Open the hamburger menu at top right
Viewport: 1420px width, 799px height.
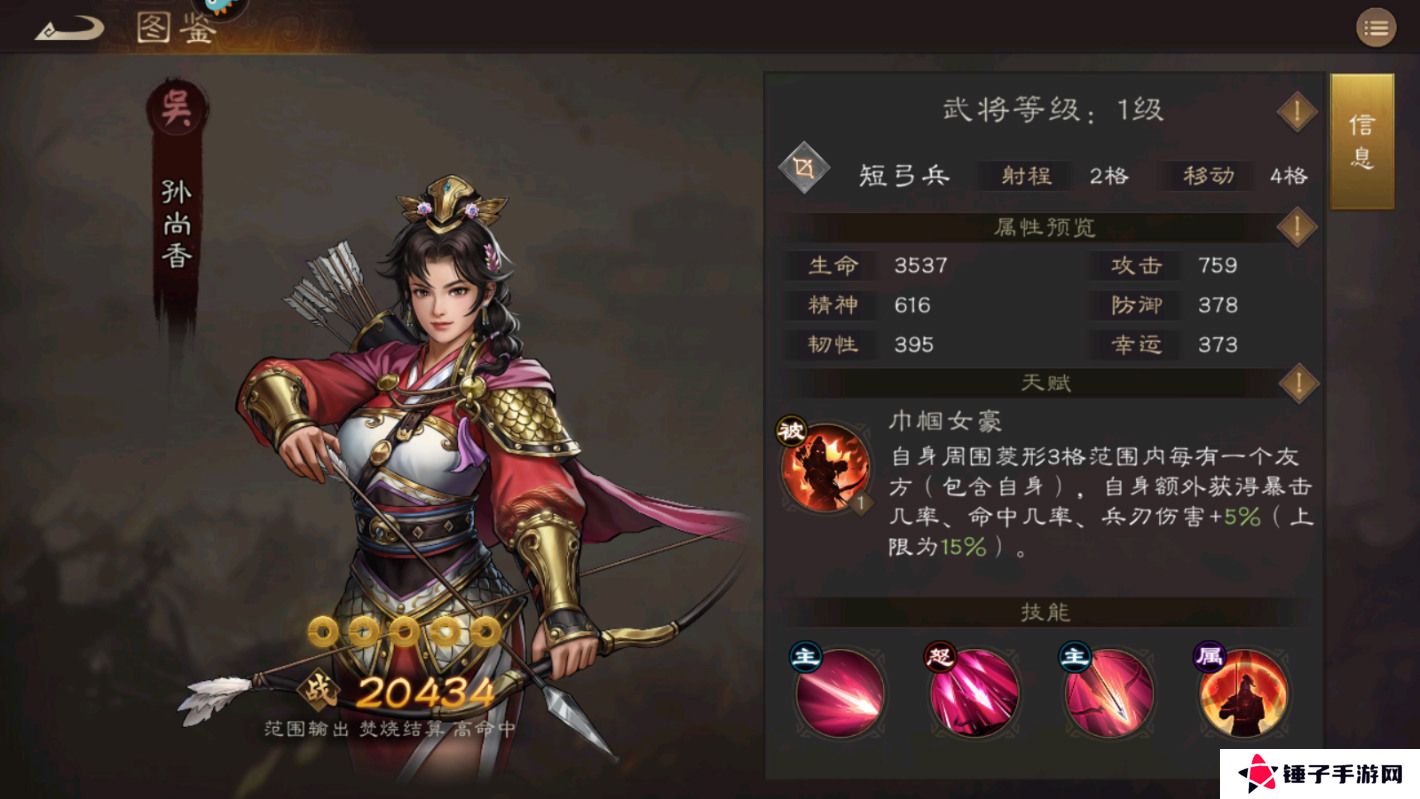pos(1375,28)
